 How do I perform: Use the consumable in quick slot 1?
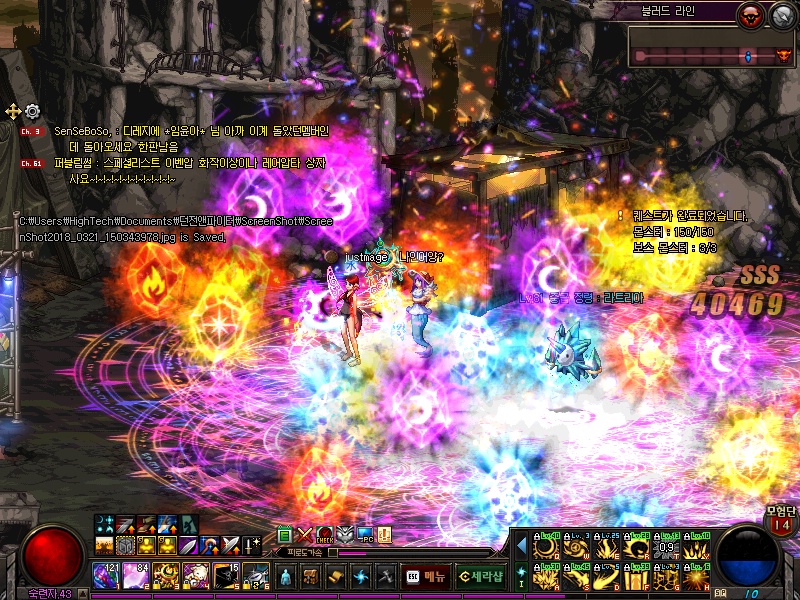point(106,576)
